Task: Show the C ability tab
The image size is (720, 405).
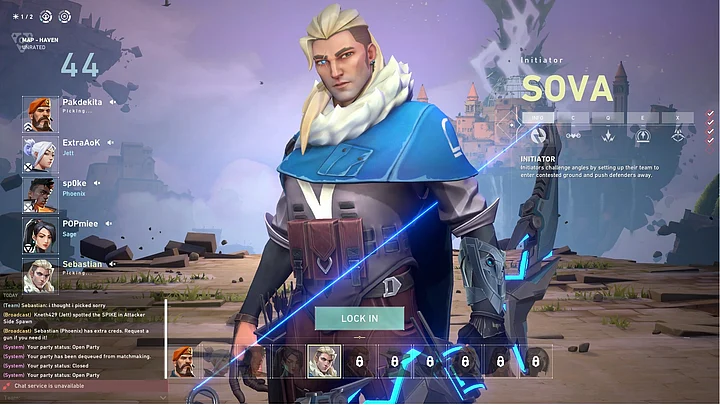Action: point(573,117)
